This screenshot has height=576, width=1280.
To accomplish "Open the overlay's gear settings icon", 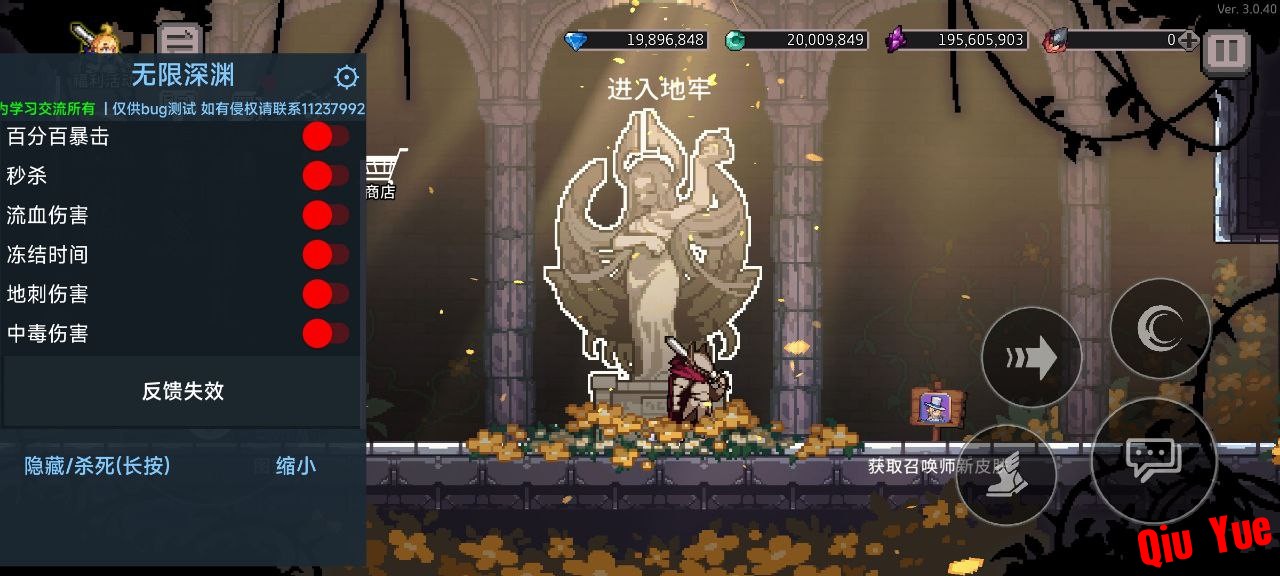I will pyautogui.click(x=346, y=77).
